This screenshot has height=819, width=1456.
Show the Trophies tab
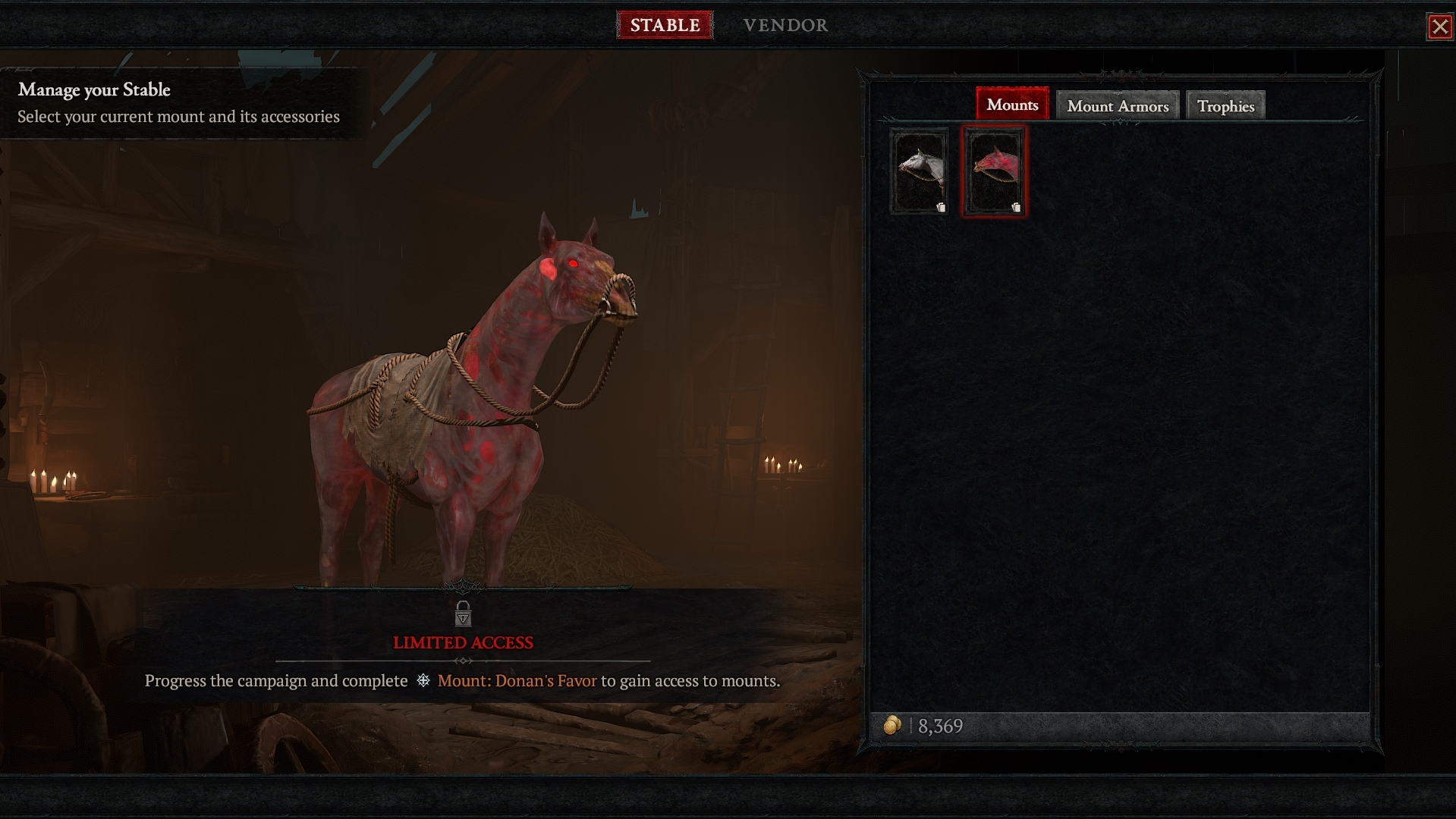click(1225, 106)
